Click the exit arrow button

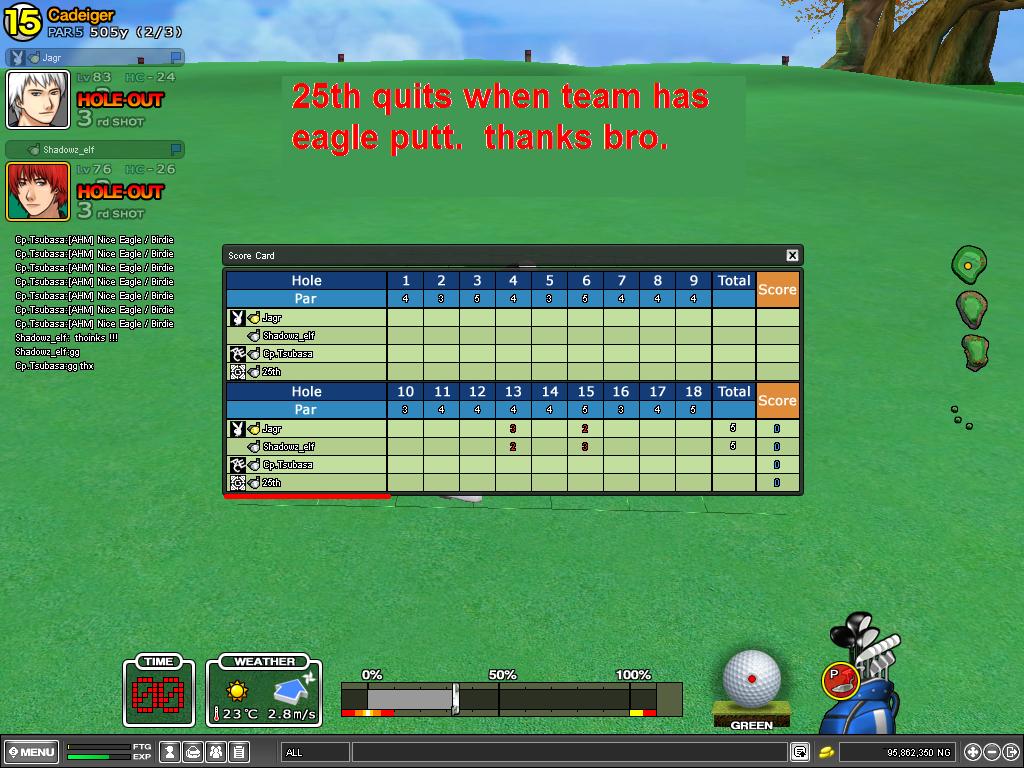(x=1011, y=752)
